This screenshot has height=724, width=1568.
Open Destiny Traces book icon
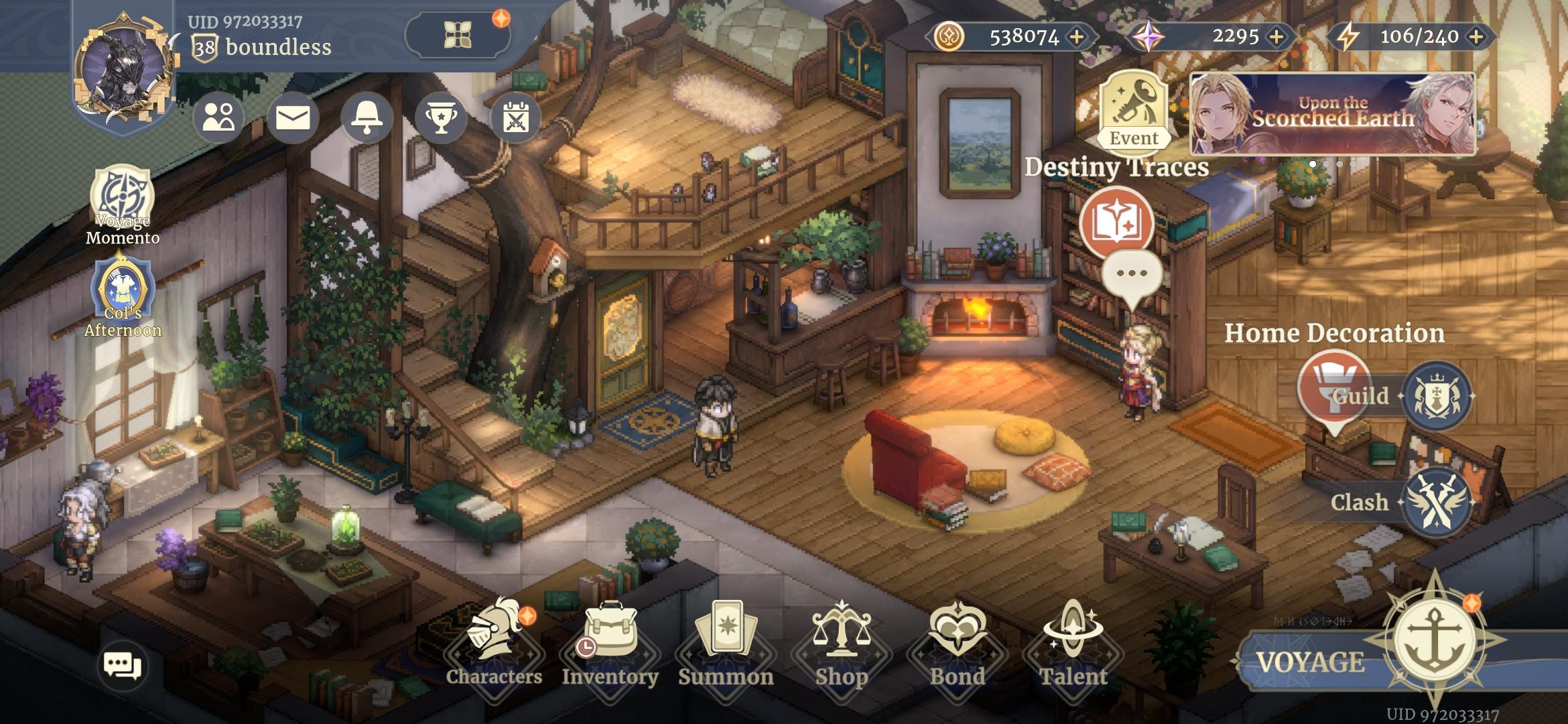[1116, 223]
